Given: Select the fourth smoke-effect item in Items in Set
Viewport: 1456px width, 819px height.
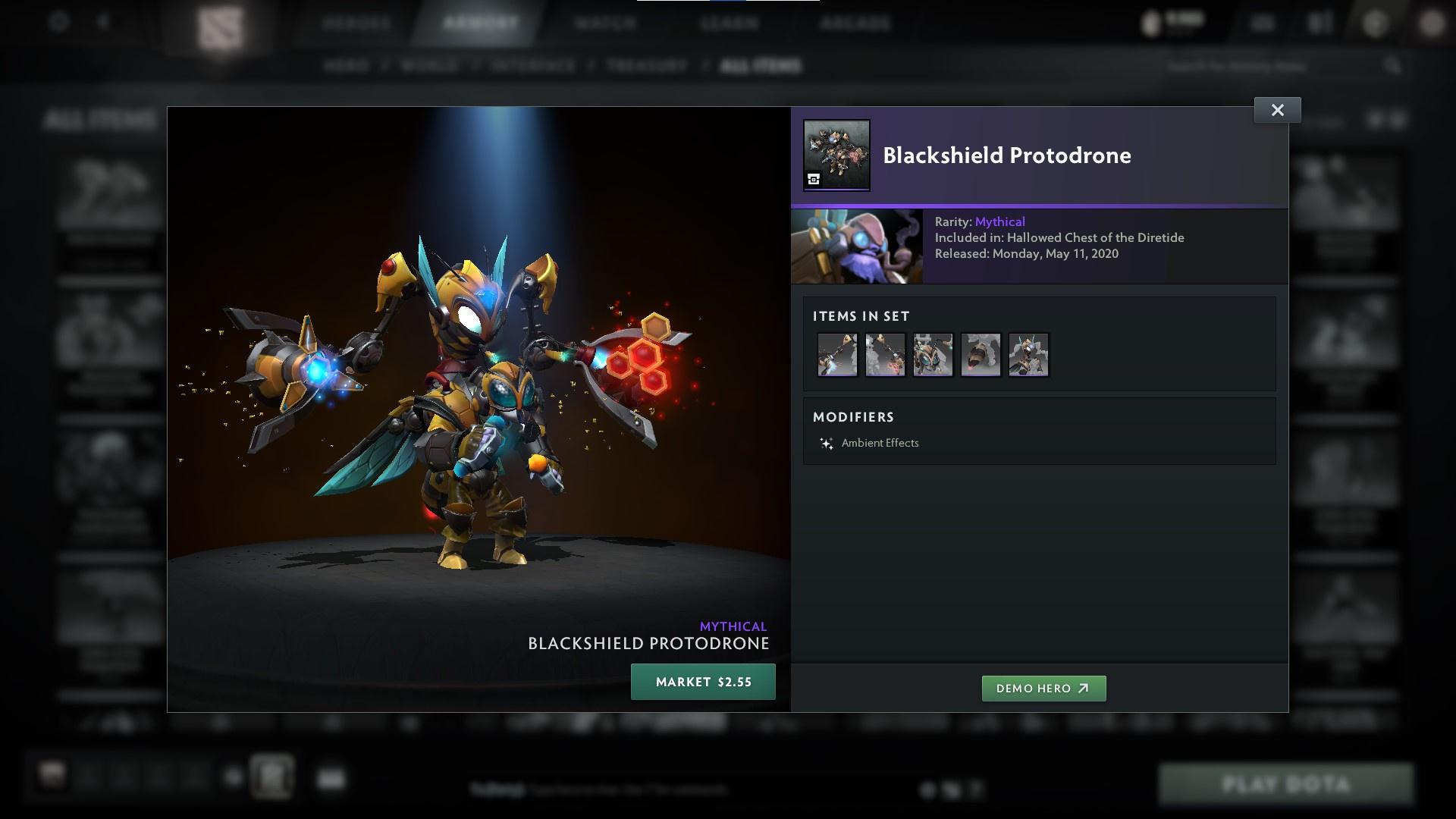Looking at the screenshot, I should (x=980, y=354).
